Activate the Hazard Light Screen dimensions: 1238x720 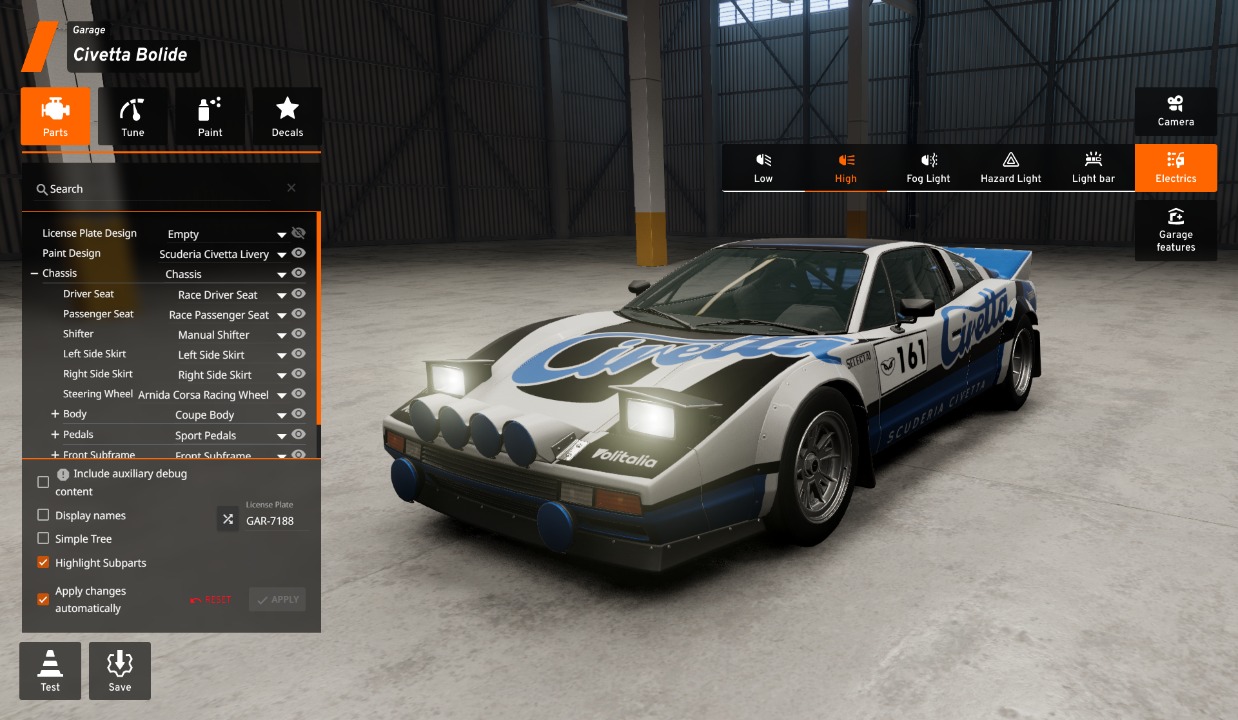pos(1010,167)
